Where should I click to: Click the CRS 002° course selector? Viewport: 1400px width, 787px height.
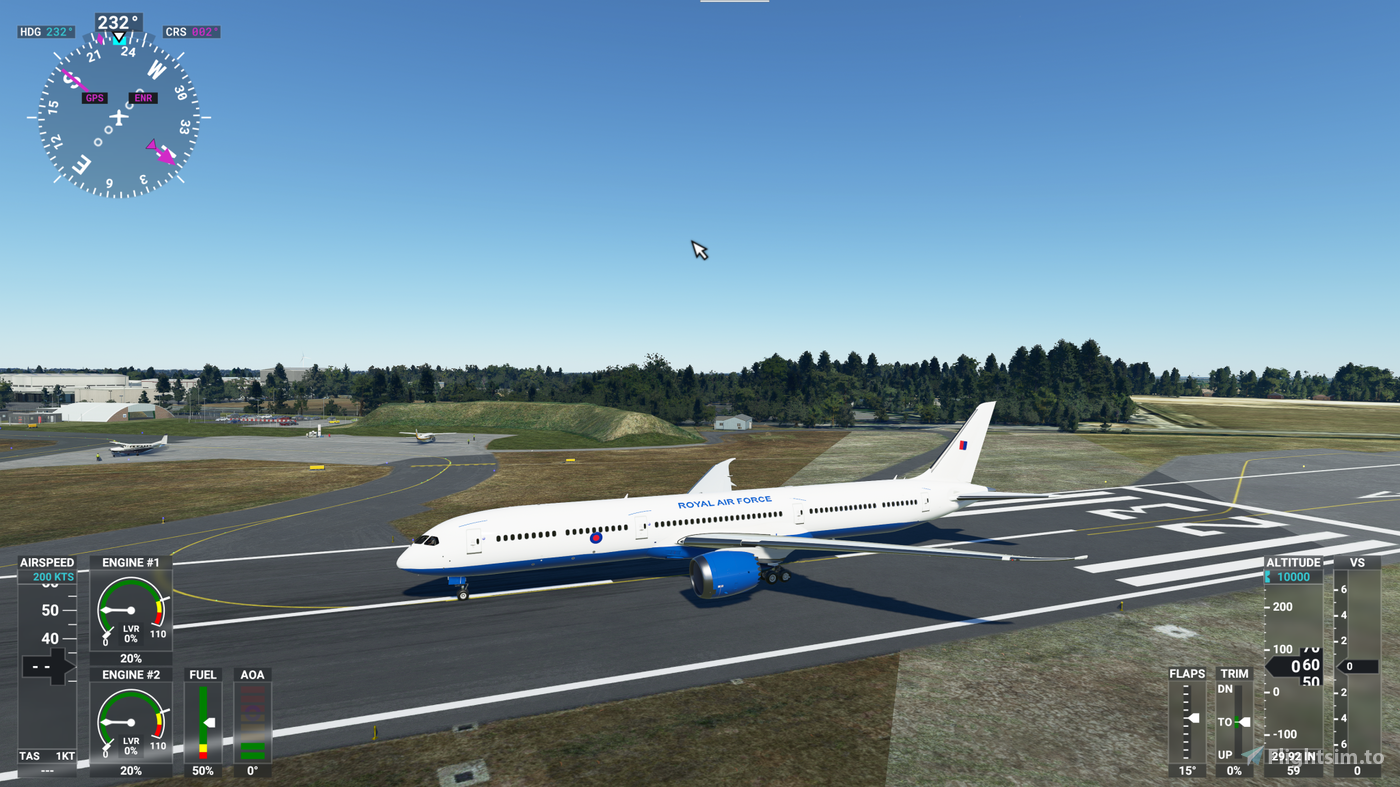(191, 30)
